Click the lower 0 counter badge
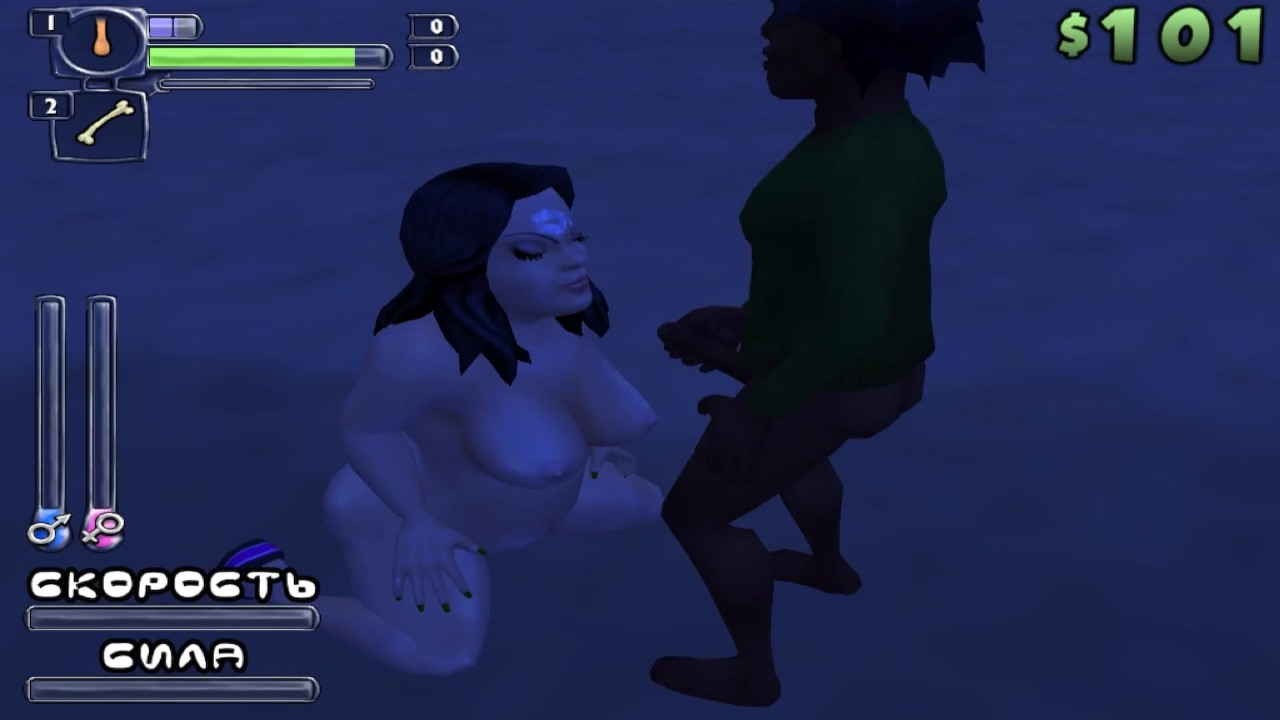The height and width of the screenshot is (720, 1280). (x=430, y=55)
